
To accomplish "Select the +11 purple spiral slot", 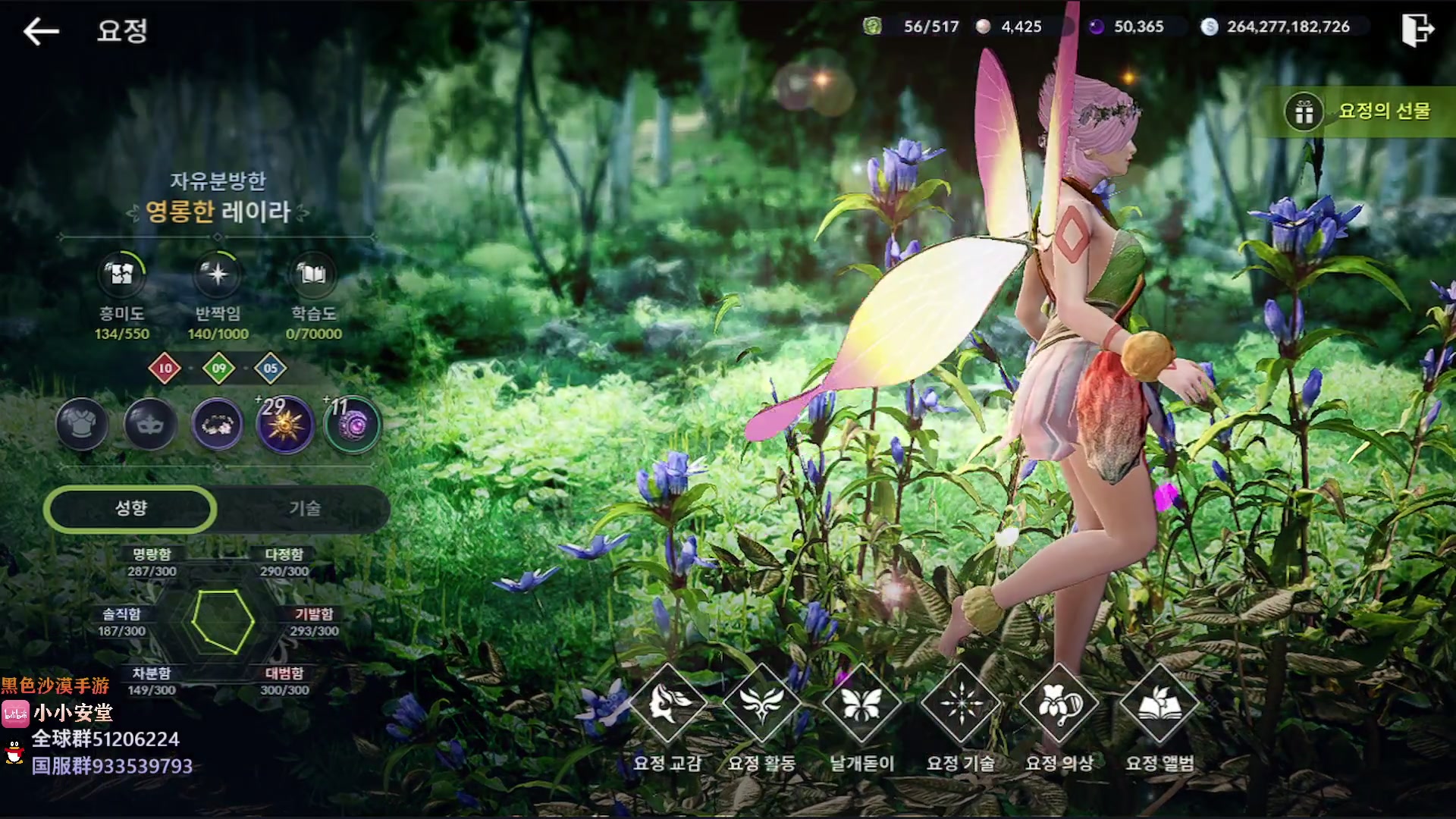I will [353, 424].
